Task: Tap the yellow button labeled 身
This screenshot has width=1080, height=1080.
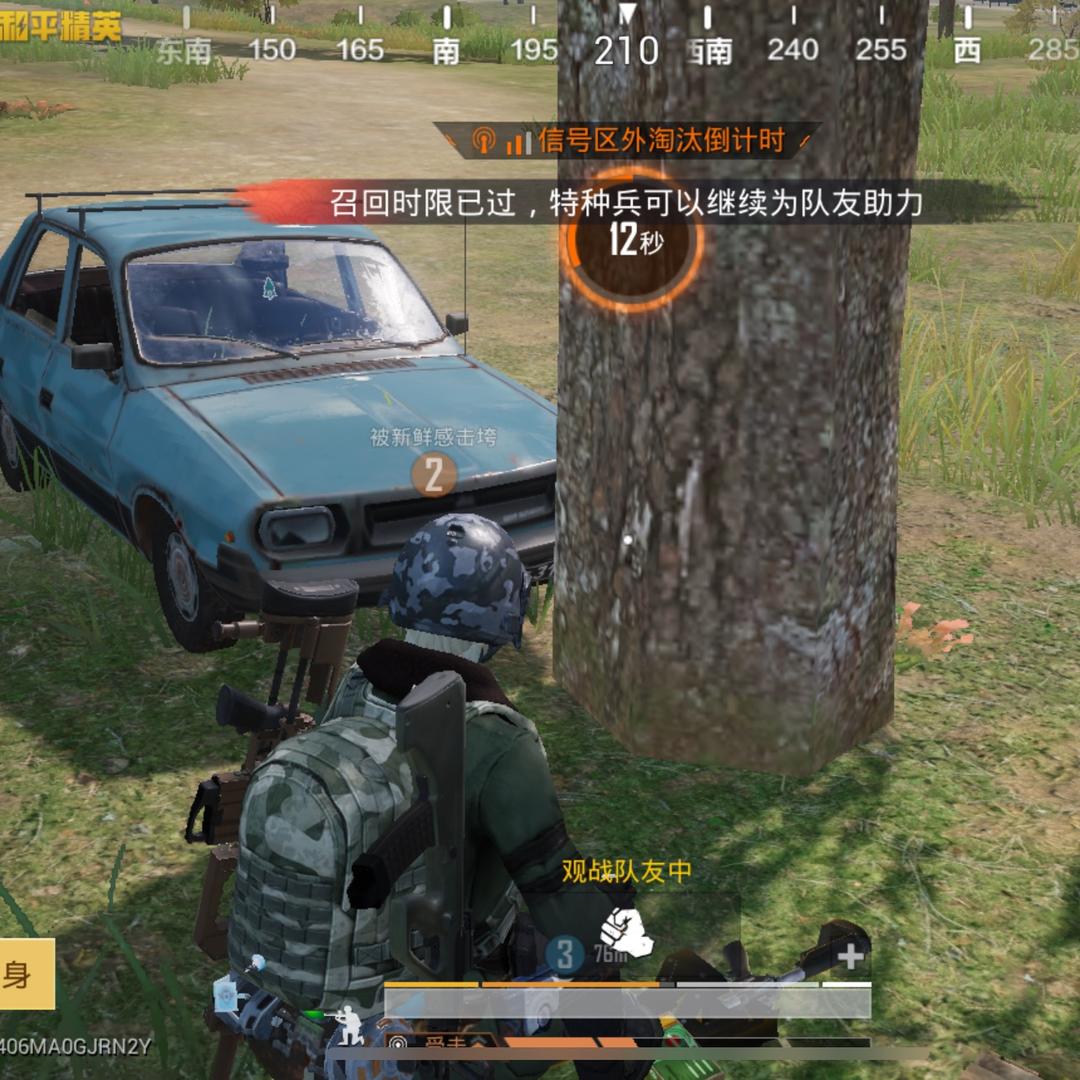Action: [24, 974]
